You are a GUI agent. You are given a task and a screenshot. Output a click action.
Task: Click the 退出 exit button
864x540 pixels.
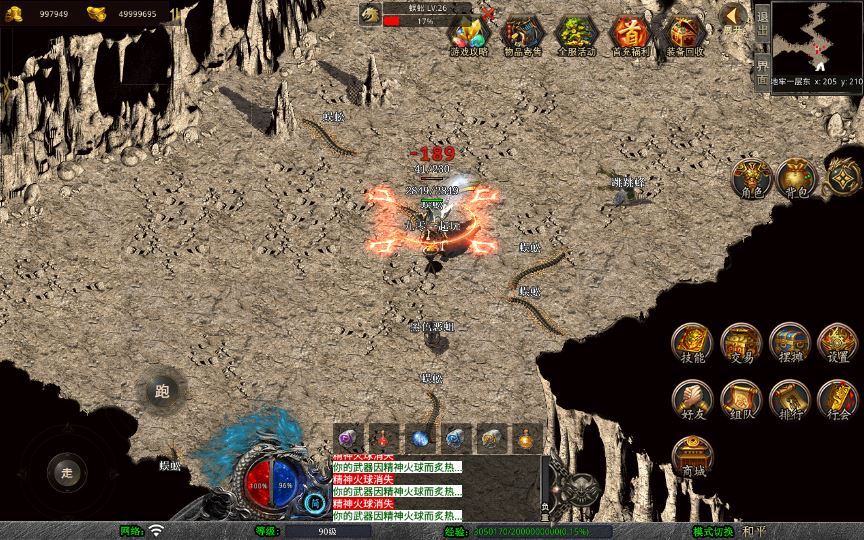coord(762,24)
